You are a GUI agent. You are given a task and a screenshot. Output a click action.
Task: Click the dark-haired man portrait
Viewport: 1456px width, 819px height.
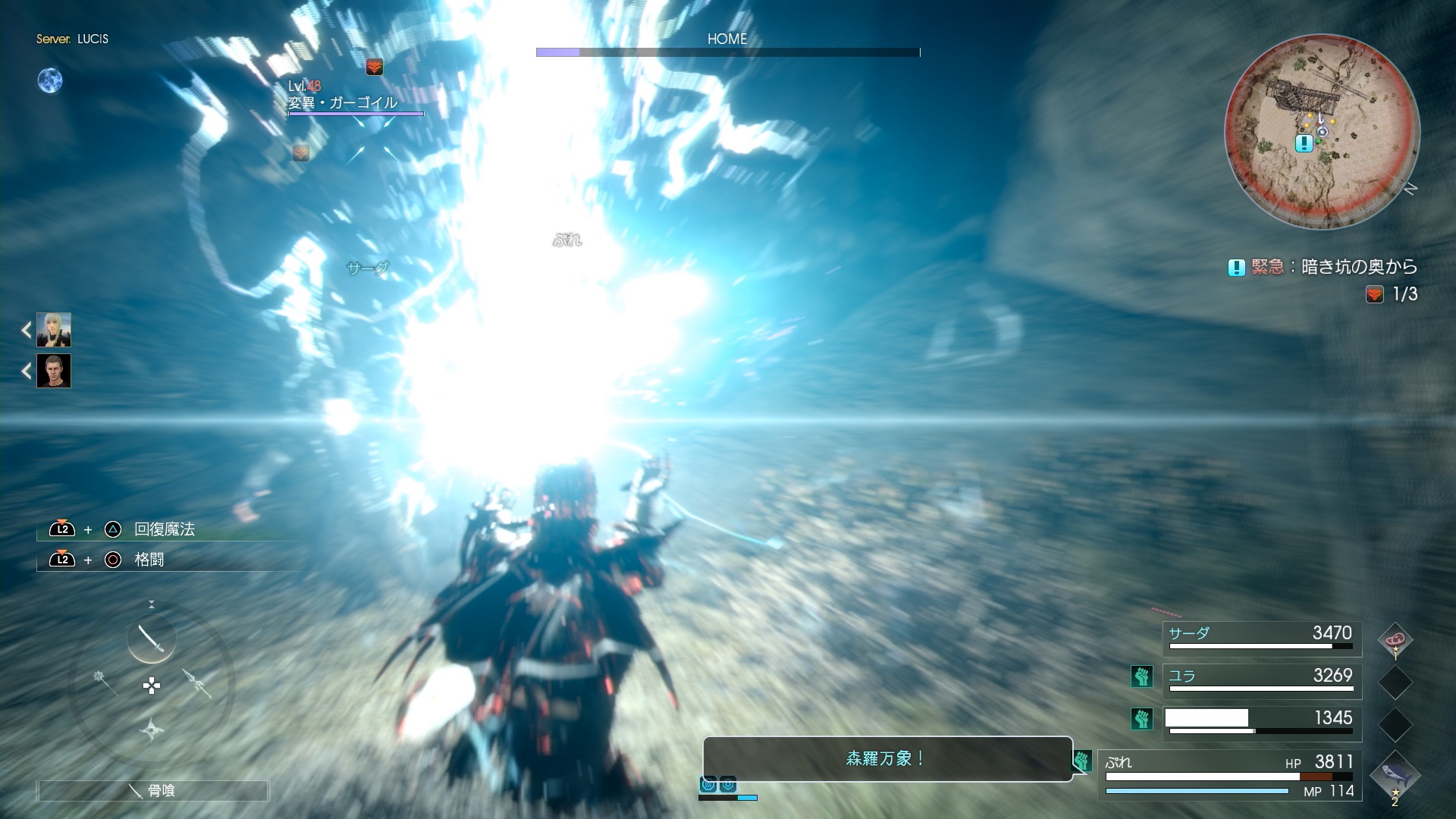pyautogui.click(x=54, y=372)
